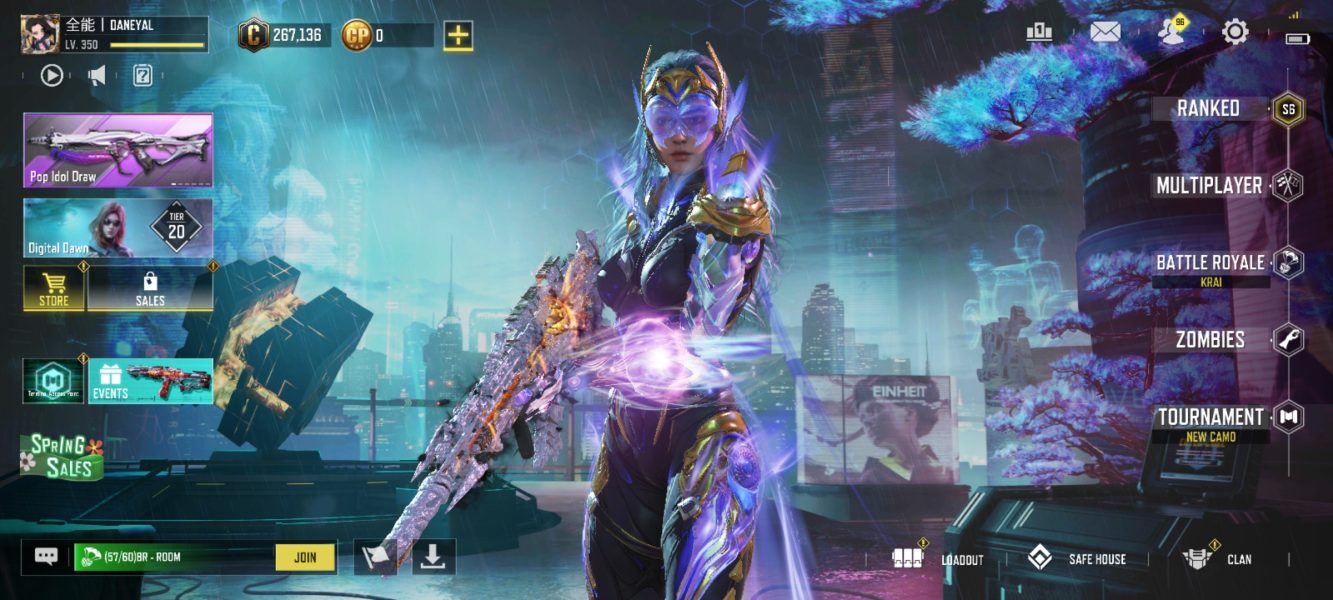1333x600 pixels.
Task: Check the mail envelope icon
Action: point(1105,32)
